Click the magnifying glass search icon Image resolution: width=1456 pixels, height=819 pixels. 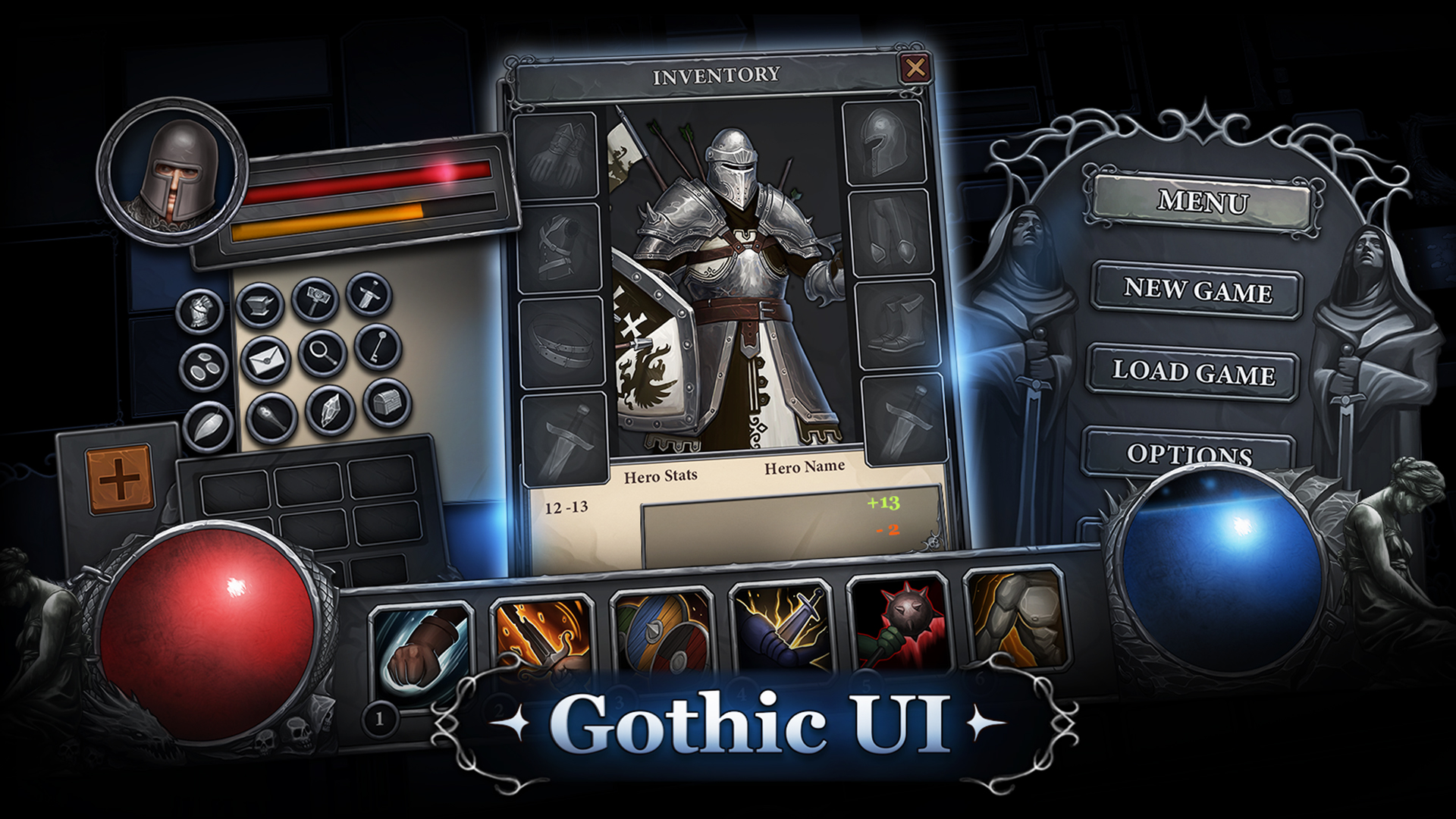click(324, 353)
